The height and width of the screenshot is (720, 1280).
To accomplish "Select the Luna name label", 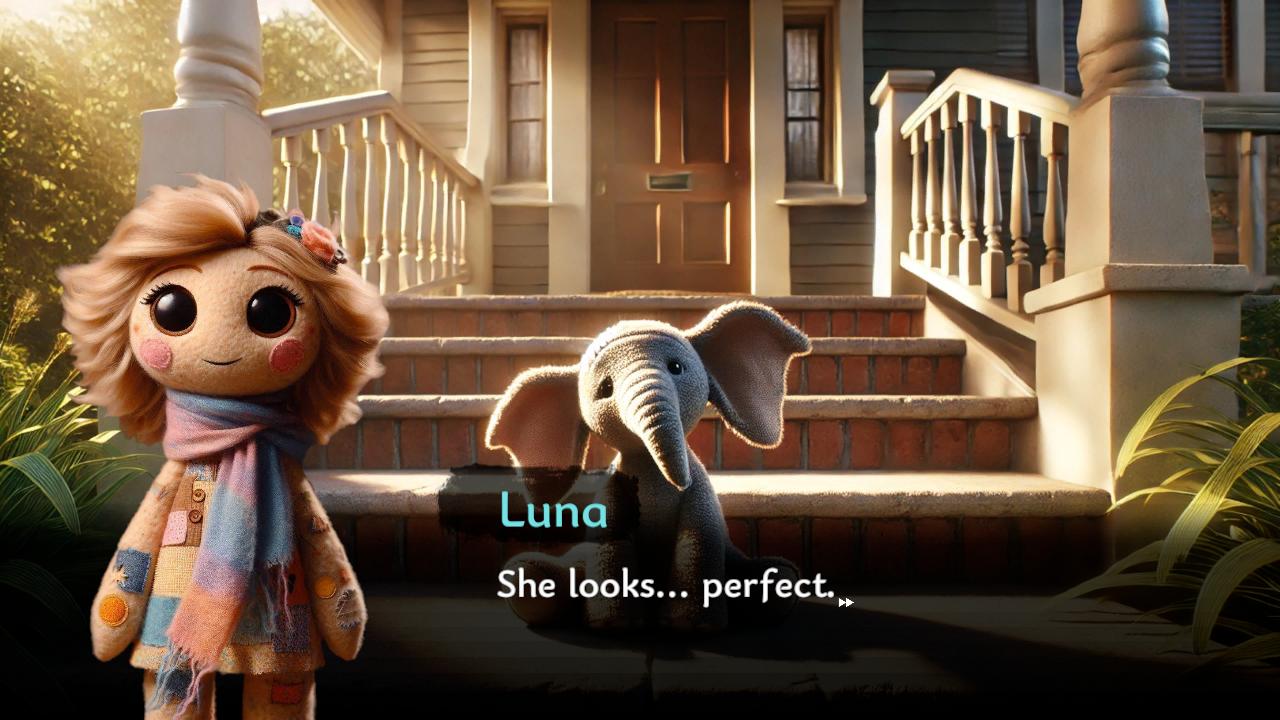I will [551, 512].
